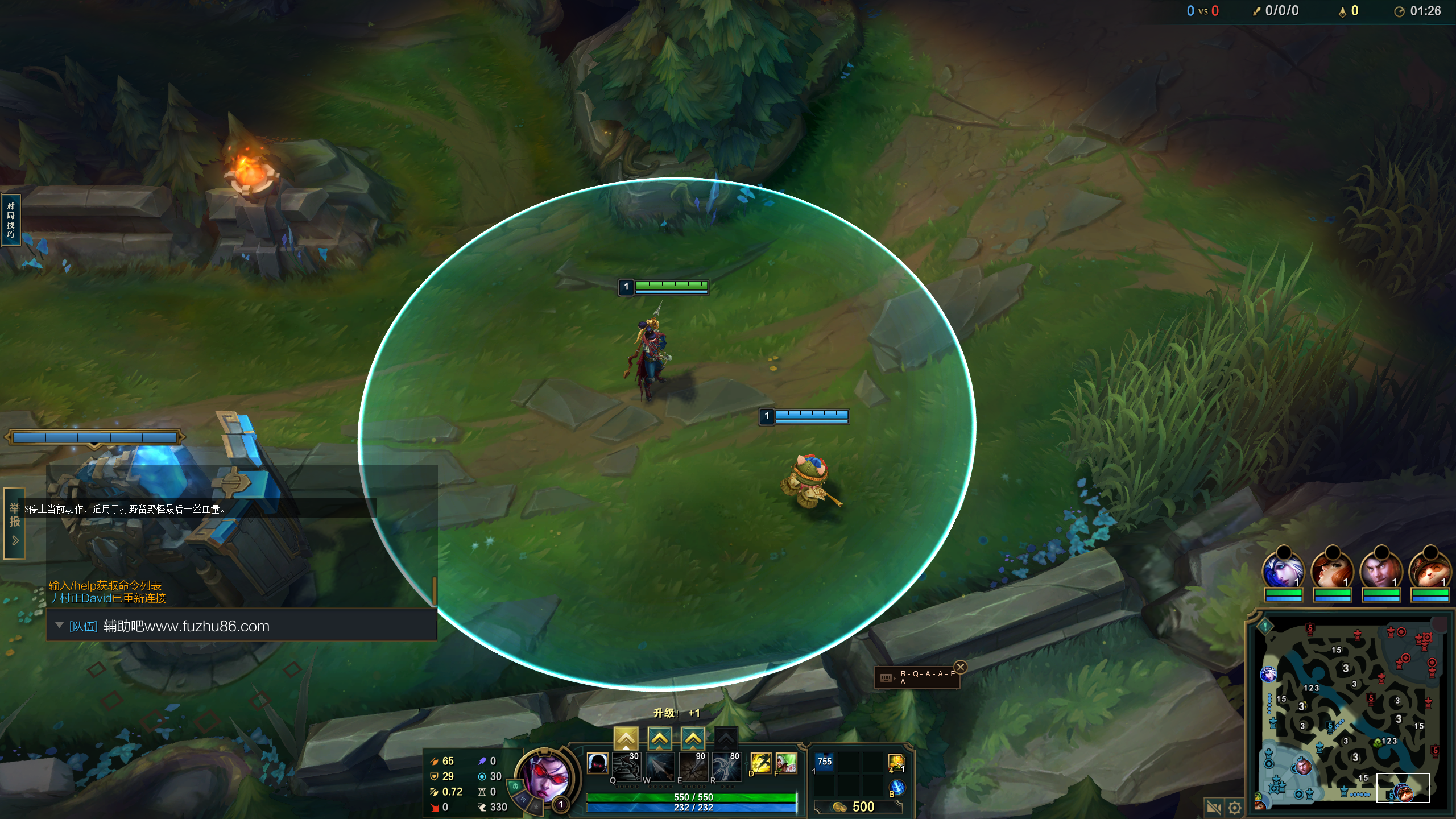
Task: Select Ashe's teammate portrait
Action: 1283,570
